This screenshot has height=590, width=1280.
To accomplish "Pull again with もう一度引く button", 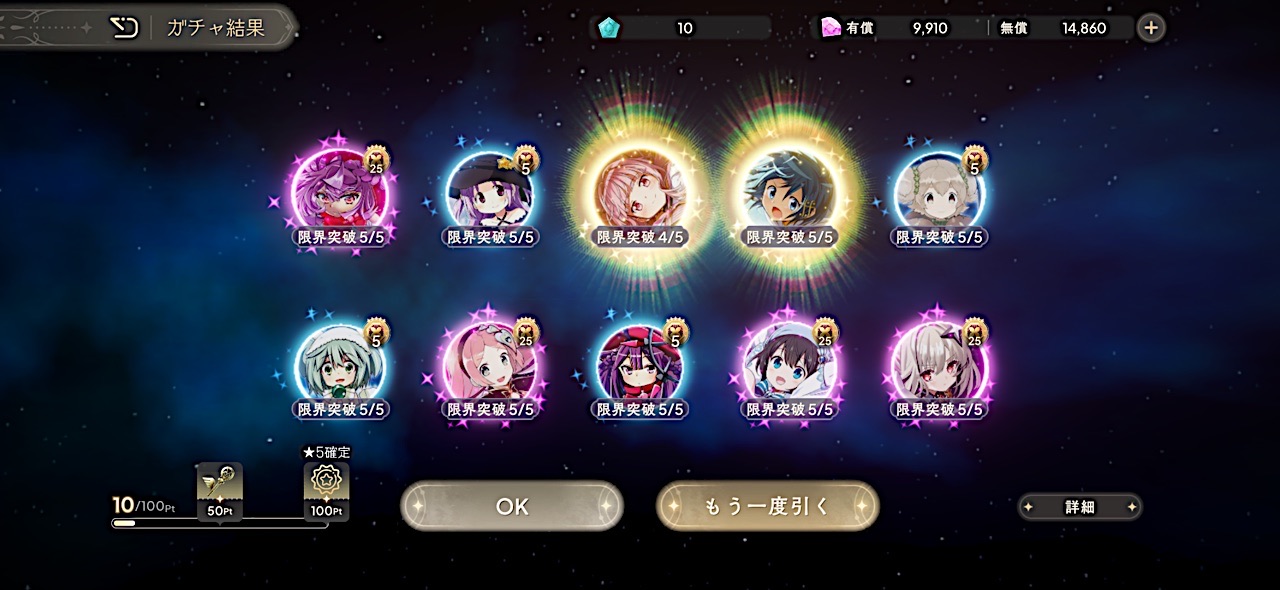I will pos(767,507).
